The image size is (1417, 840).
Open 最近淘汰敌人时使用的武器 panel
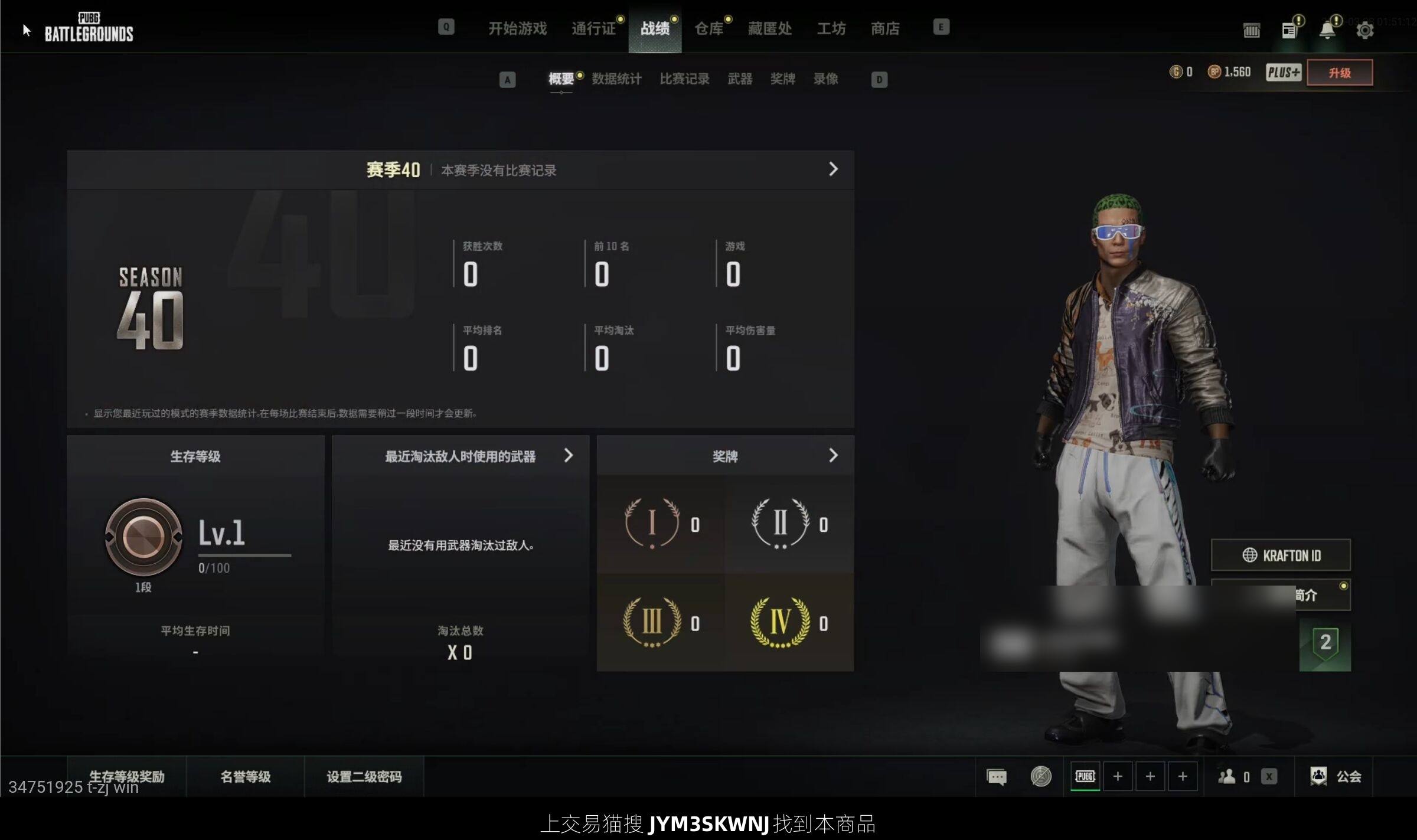pyautogui.click(x=461, y=456)
